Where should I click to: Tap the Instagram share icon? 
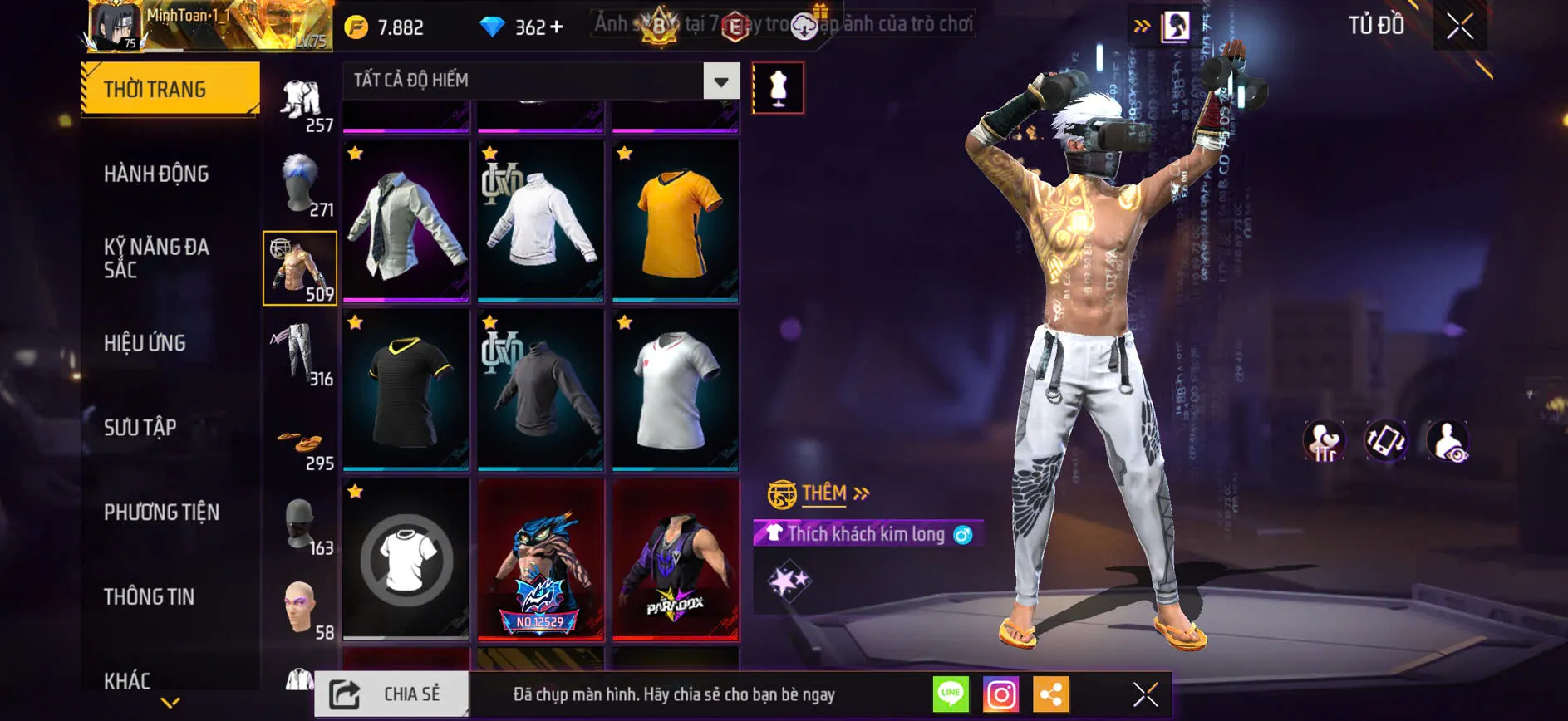1002,694
